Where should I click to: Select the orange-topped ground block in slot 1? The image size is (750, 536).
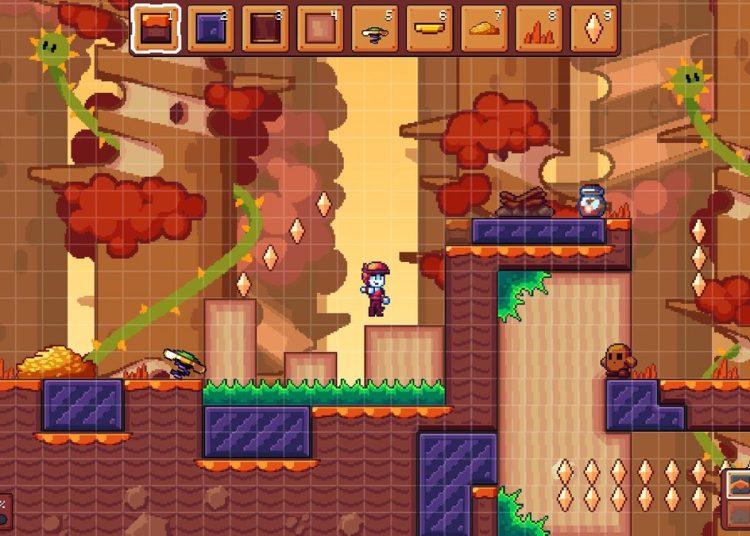tap(156, 29)
